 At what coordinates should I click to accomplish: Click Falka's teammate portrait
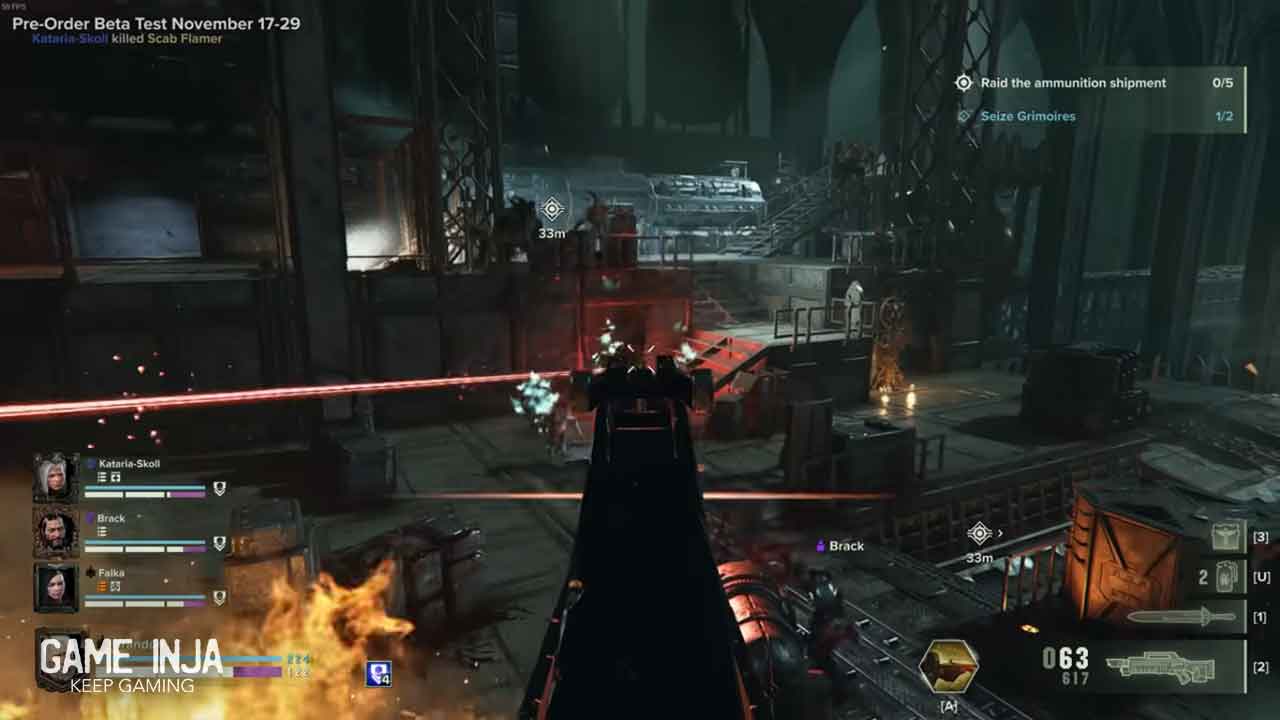[x=55, y=587]
